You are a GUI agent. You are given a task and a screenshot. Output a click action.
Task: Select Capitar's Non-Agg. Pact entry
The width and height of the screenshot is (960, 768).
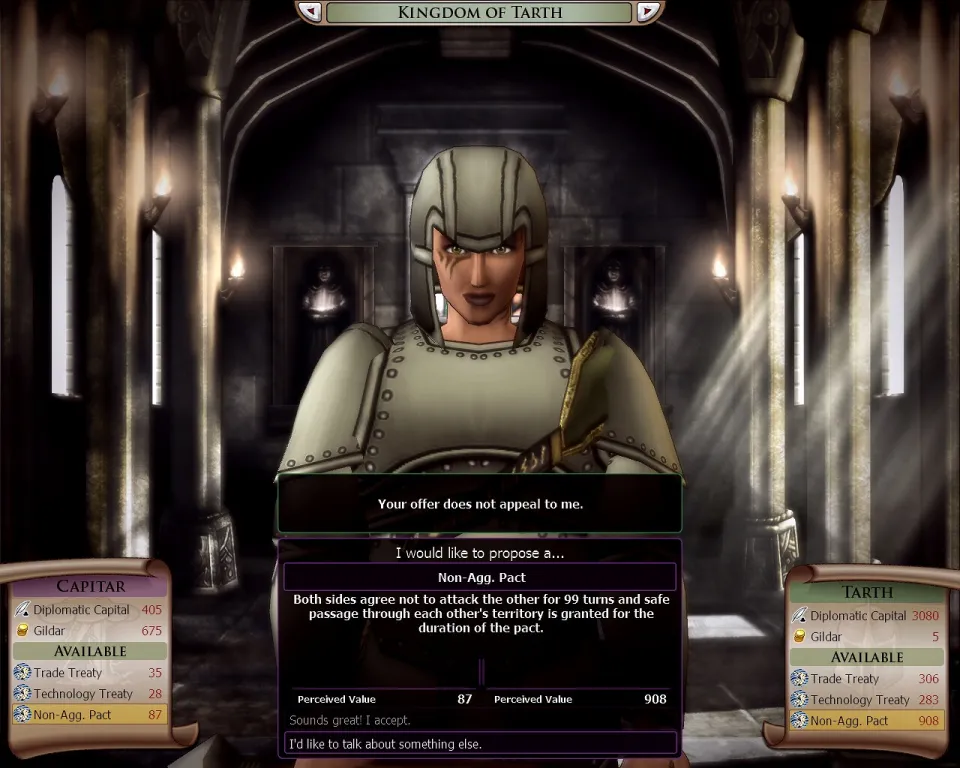click(88, 714)
